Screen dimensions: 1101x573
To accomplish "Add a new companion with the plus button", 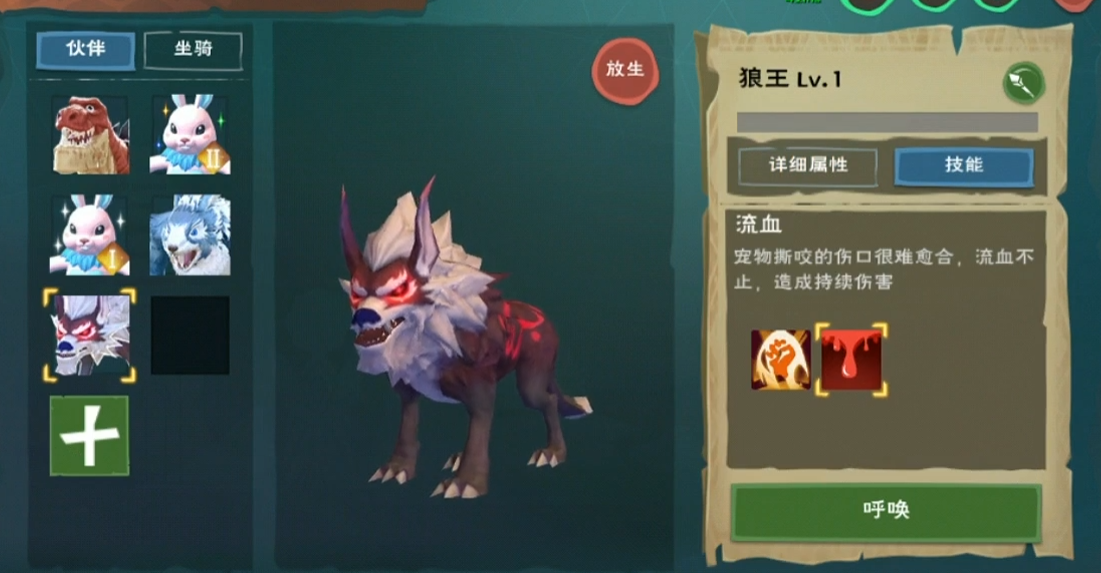I will (89, 435).
